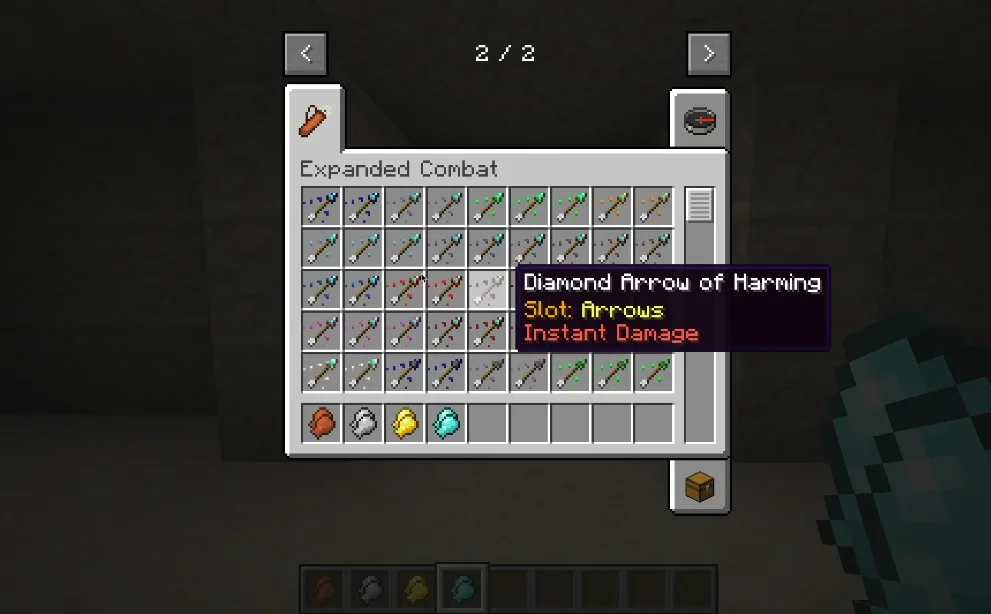Switch to the chest survival inventory tab
This screenshot has height=614, width=991.
coord(699,487)
